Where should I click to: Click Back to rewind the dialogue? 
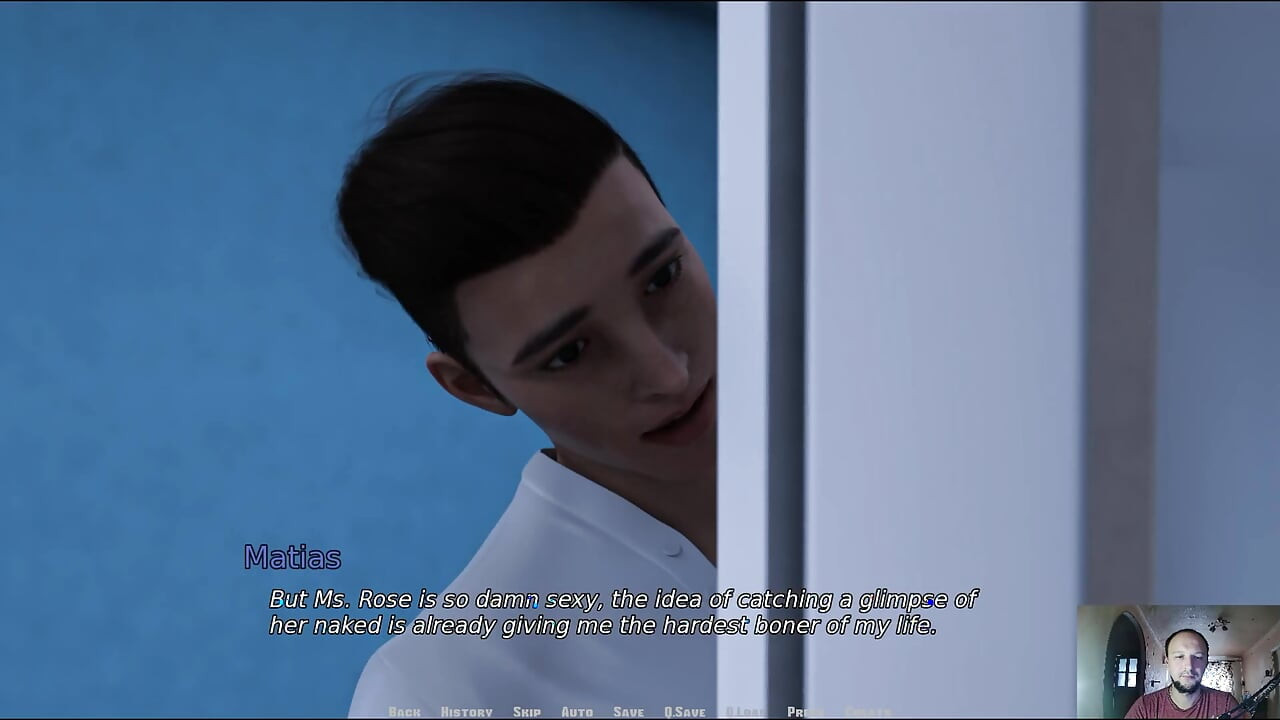[x=405, y=711]
